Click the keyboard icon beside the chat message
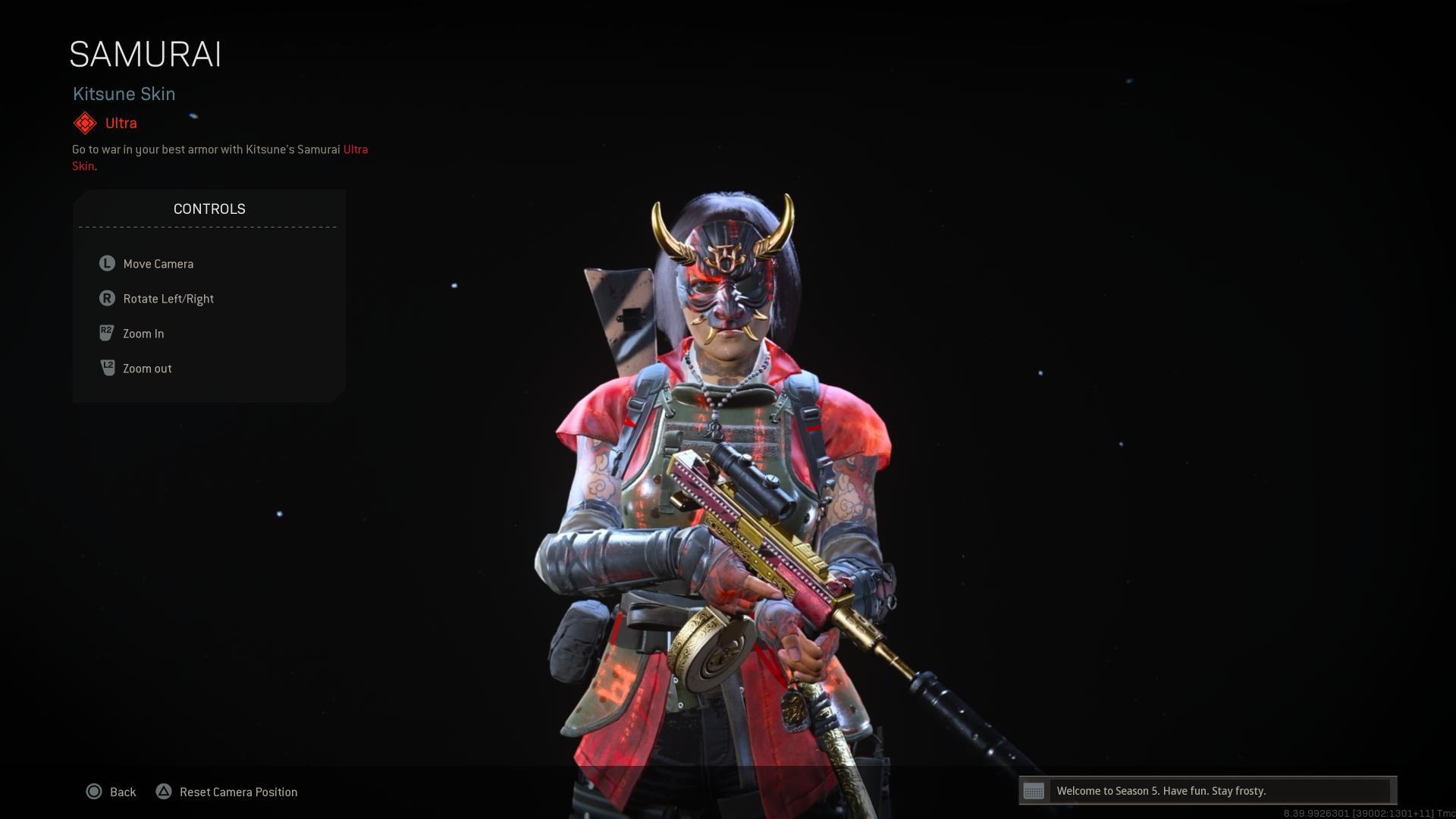This screenshot has height=819, width=1456. pyautogui.click(x=1034, y=791)
